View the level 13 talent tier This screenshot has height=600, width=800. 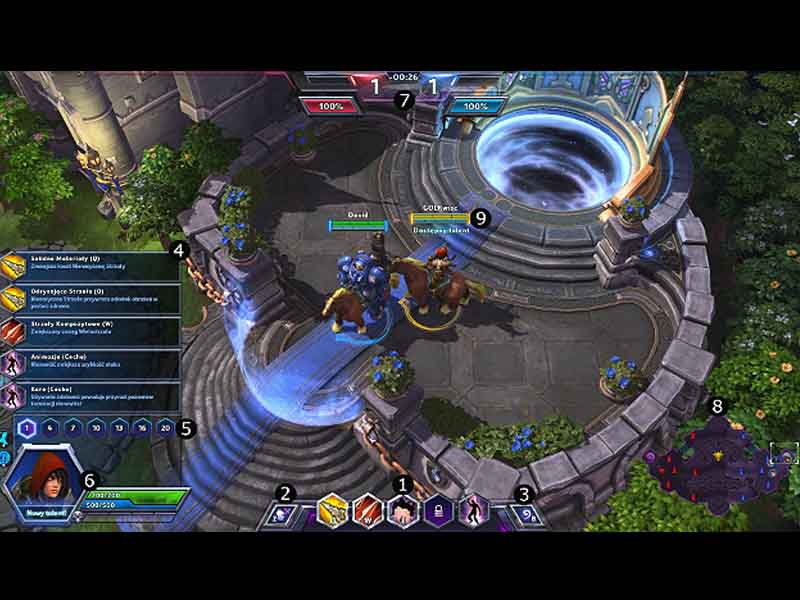(121, 428)
